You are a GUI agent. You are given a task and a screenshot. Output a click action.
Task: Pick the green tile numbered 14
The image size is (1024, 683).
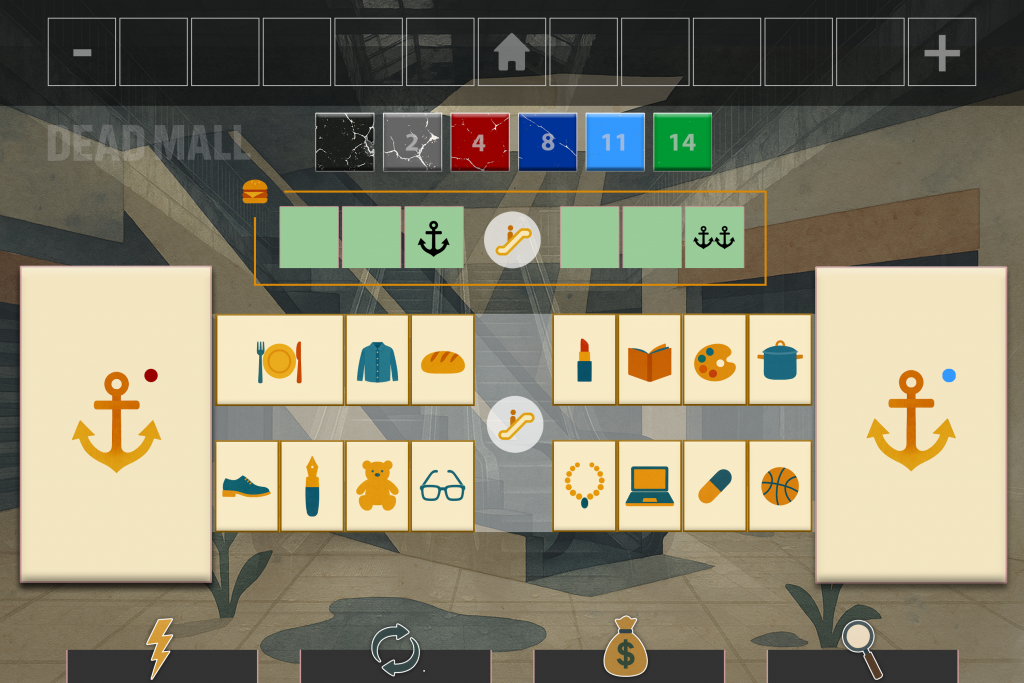tap(682, 142)
